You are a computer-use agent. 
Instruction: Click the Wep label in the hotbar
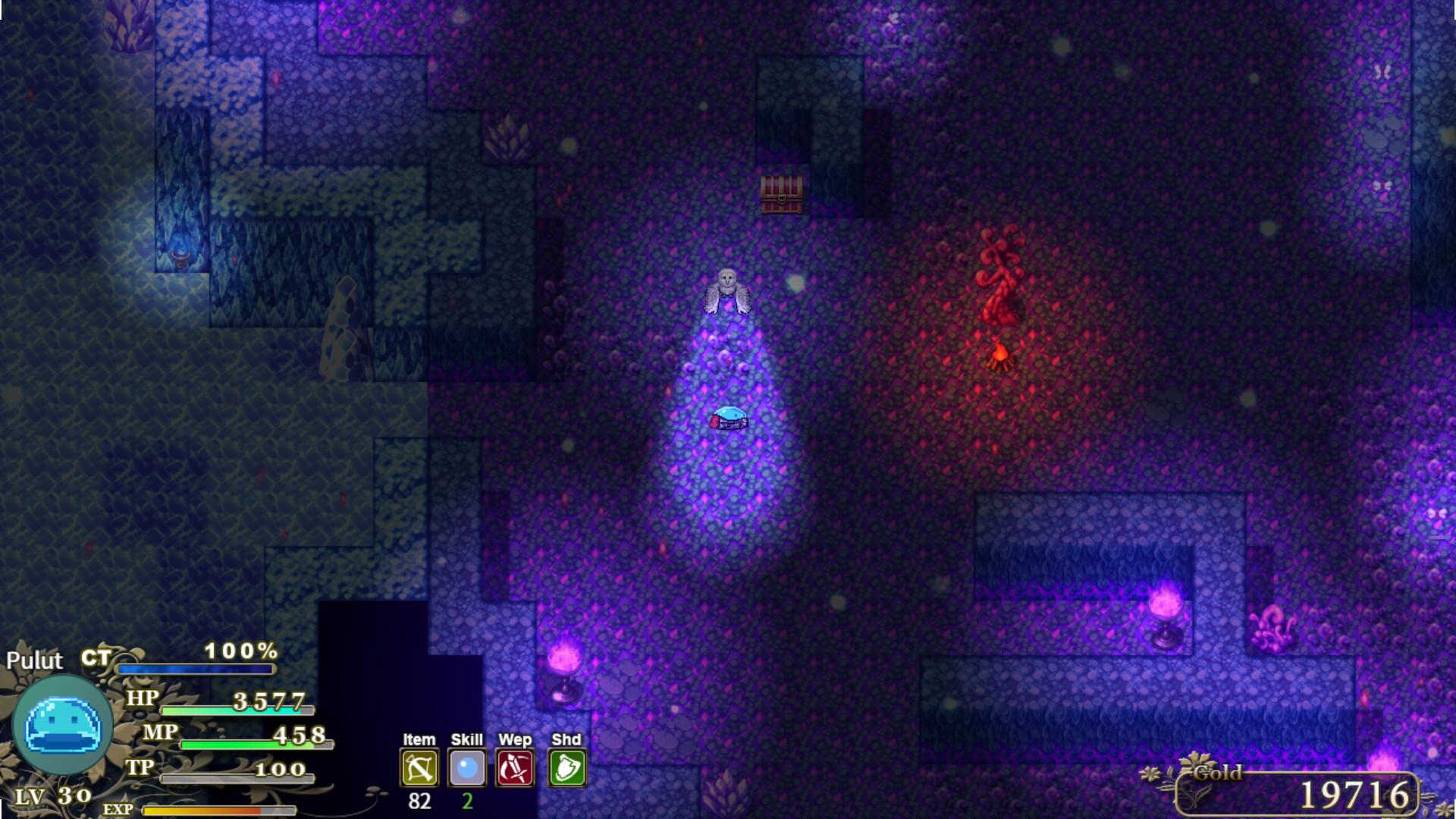click(x=516, y=739)
